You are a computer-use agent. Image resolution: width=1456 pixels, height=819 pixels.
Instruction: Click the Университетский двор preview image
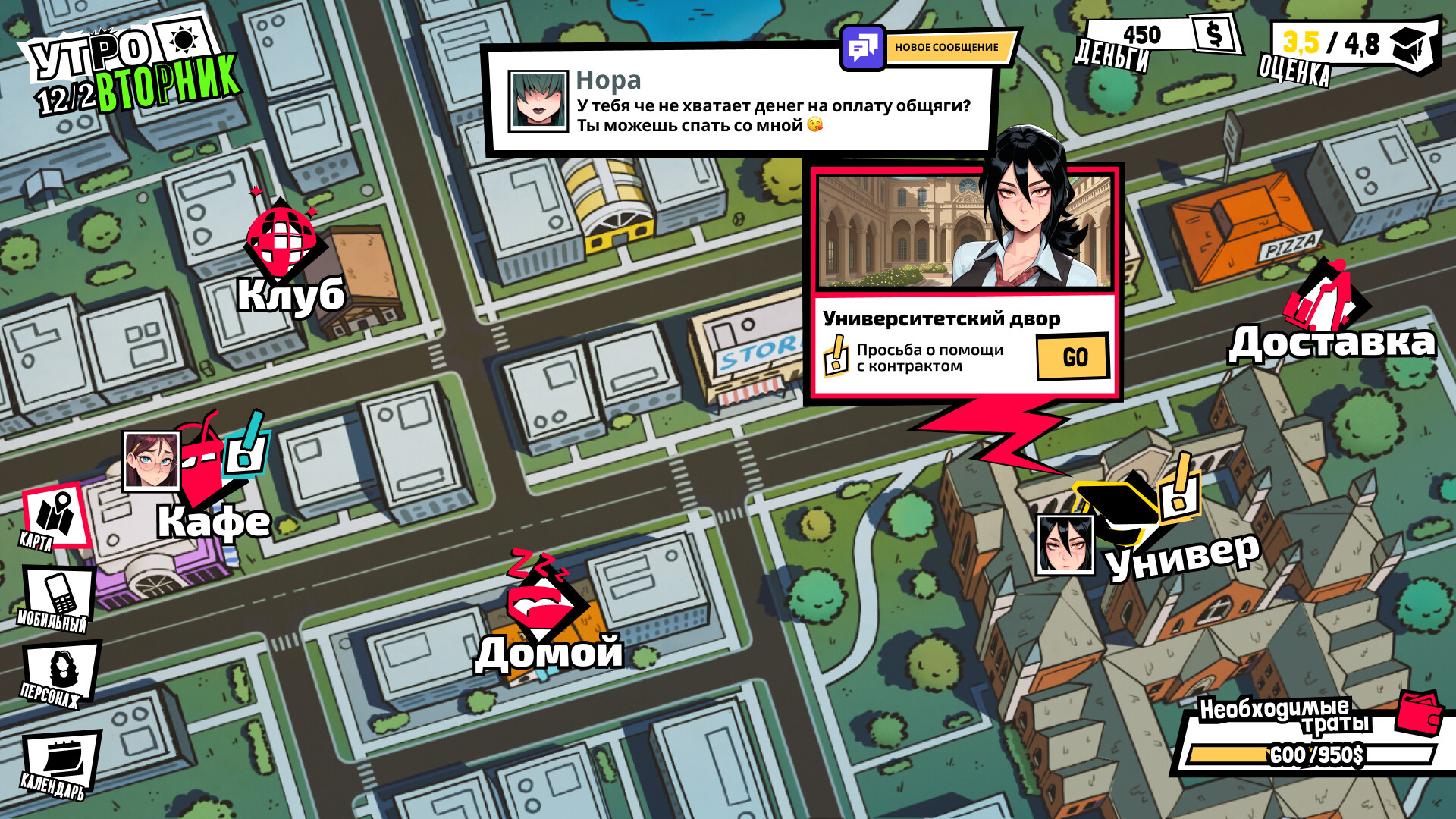click(965, 231)
